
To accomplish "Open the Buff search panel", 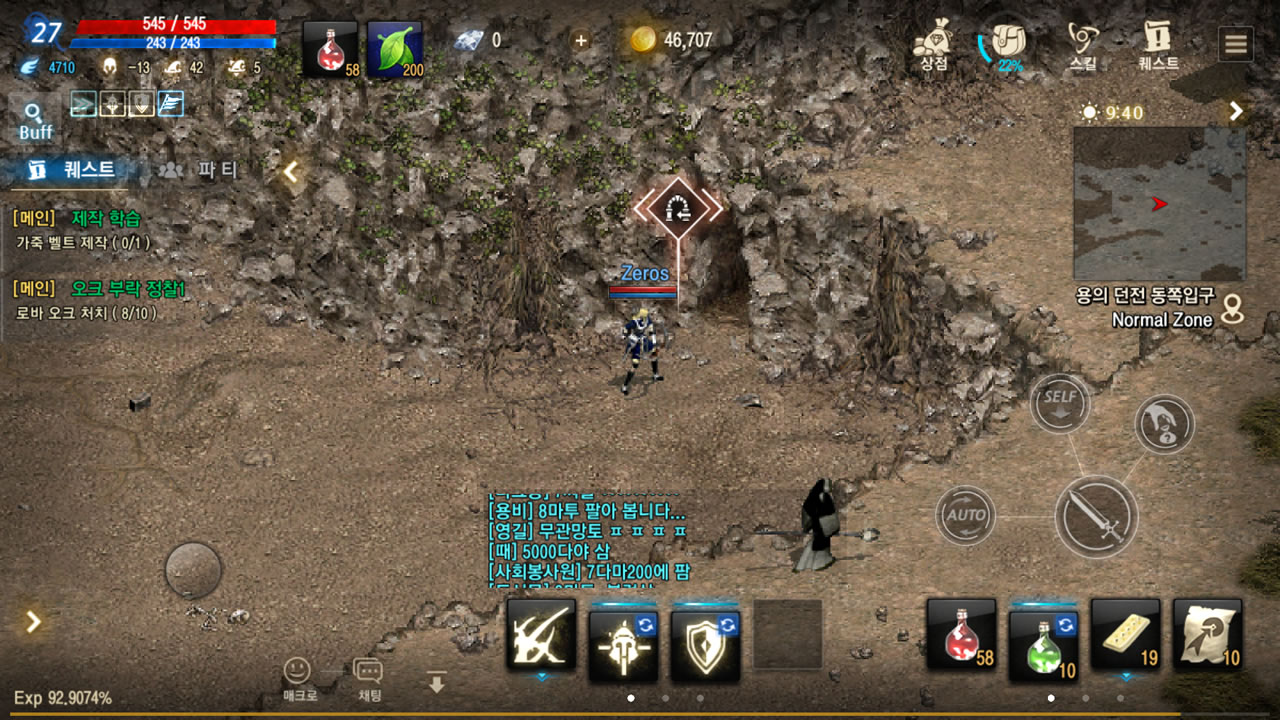I will [x=35, y=121].
